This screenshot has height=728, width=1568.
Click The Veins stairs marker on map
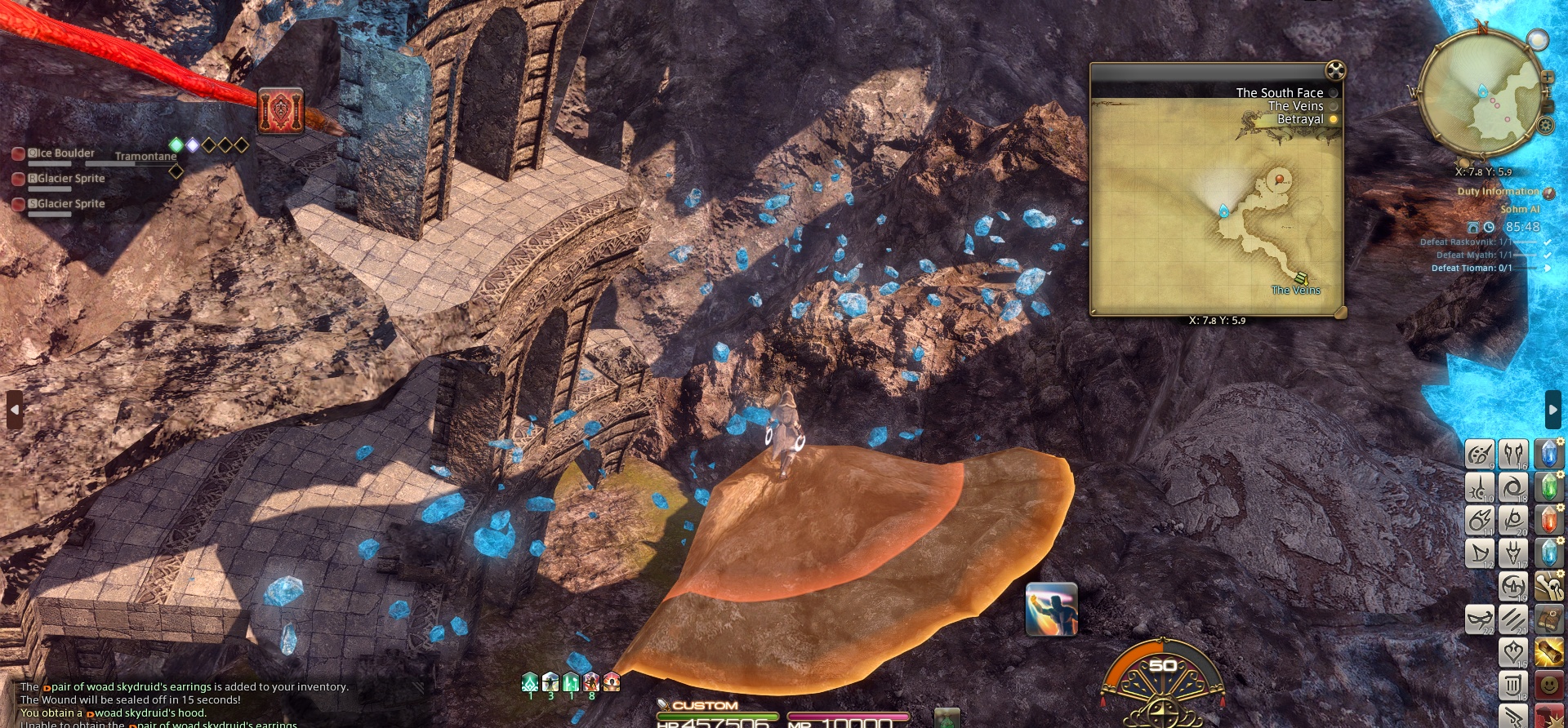click(x=1301, y=278)
